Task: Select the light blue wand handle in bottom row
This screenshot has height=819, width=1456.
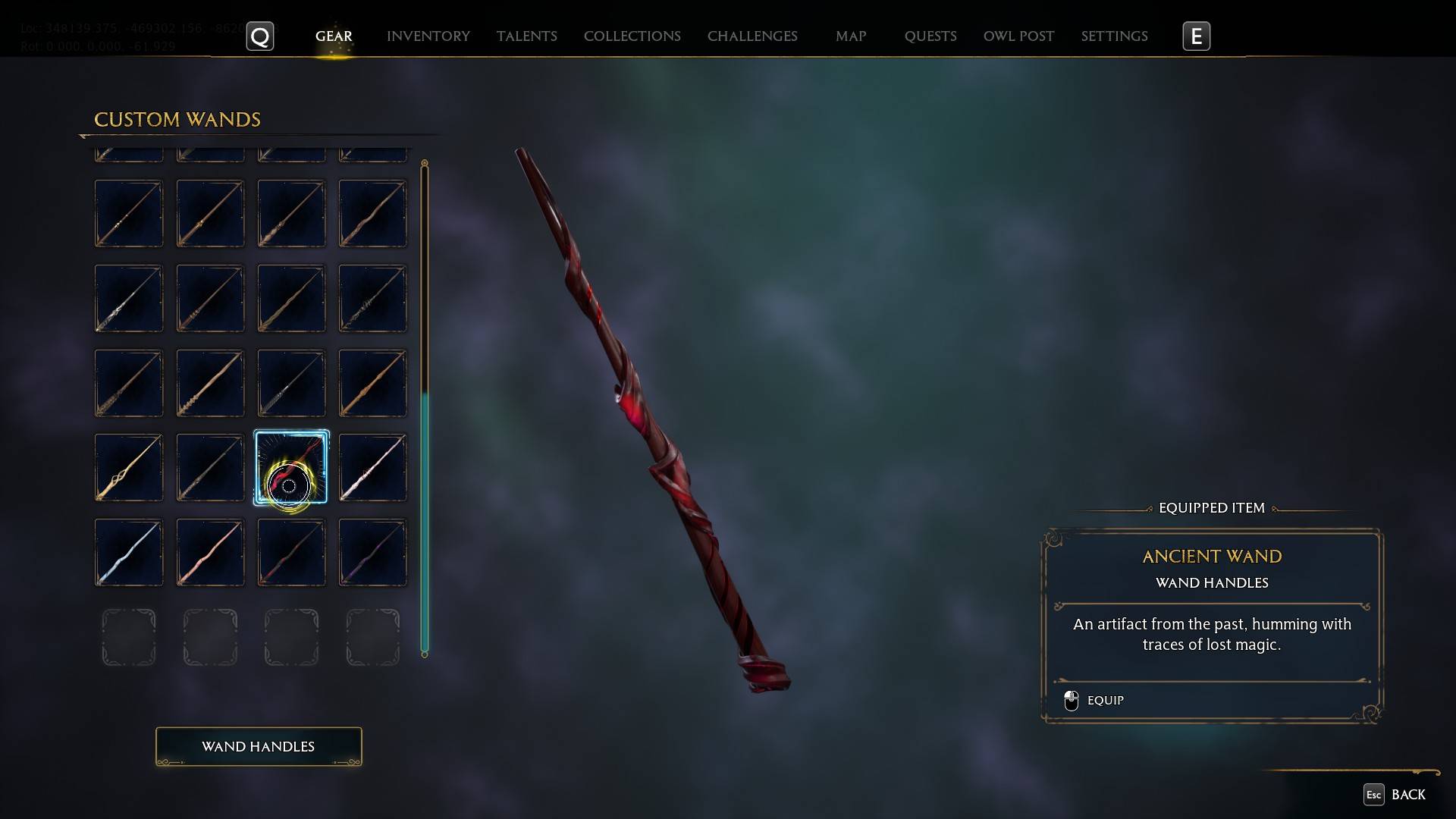Action: point(128,552)
